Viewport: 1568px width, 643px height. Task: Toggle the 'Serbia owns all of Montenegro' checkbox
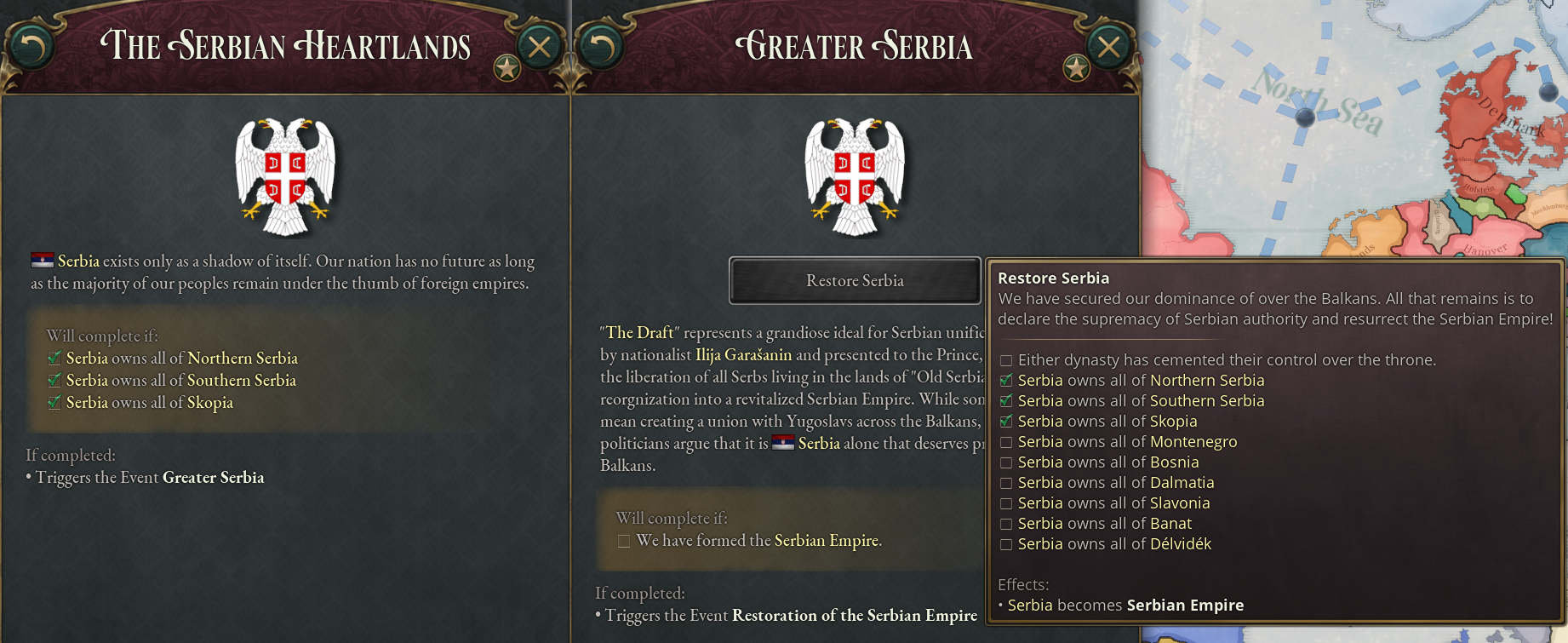(1006, 442)
